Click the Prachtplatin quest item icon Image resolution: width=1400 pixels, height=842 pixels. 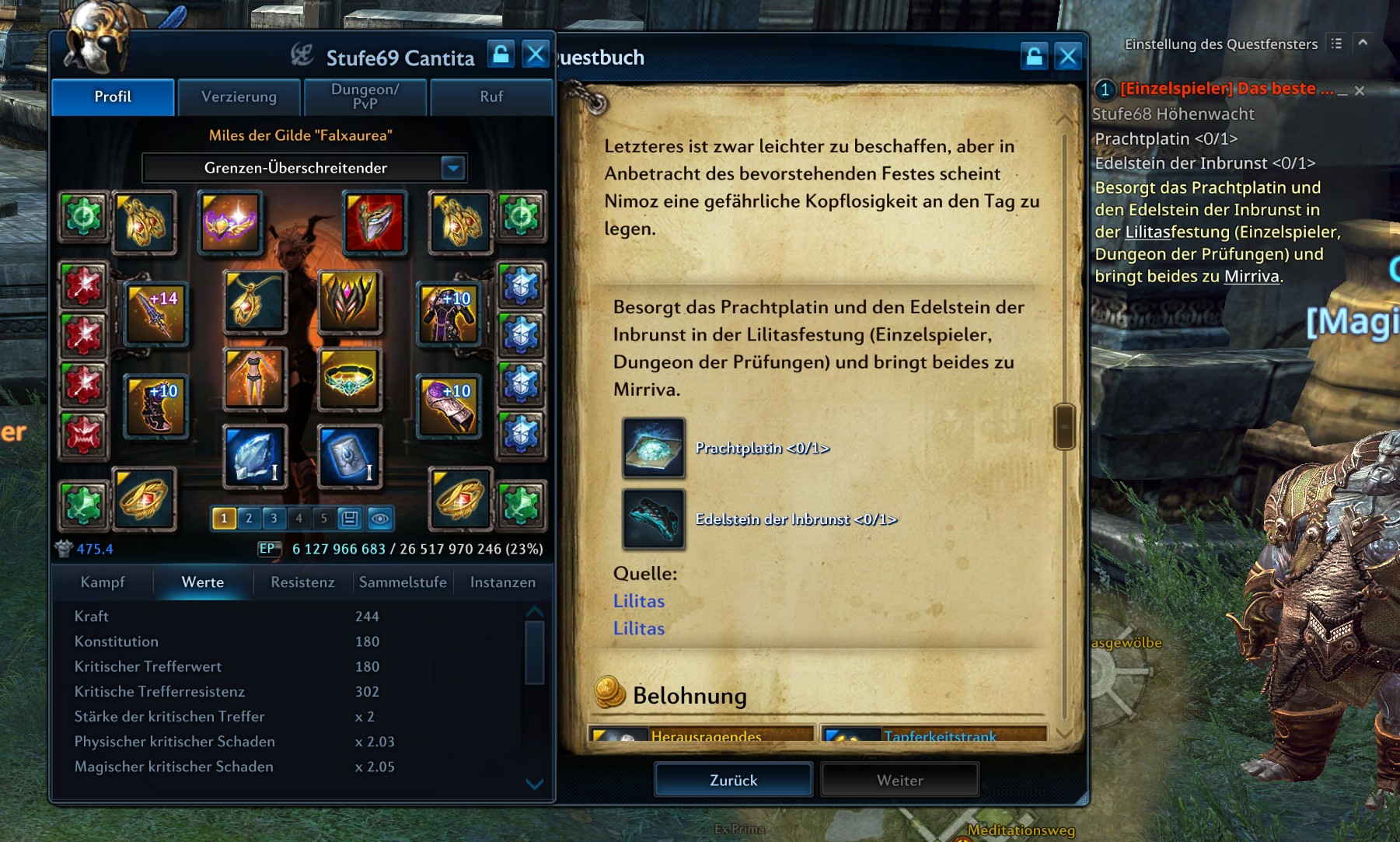653,448
